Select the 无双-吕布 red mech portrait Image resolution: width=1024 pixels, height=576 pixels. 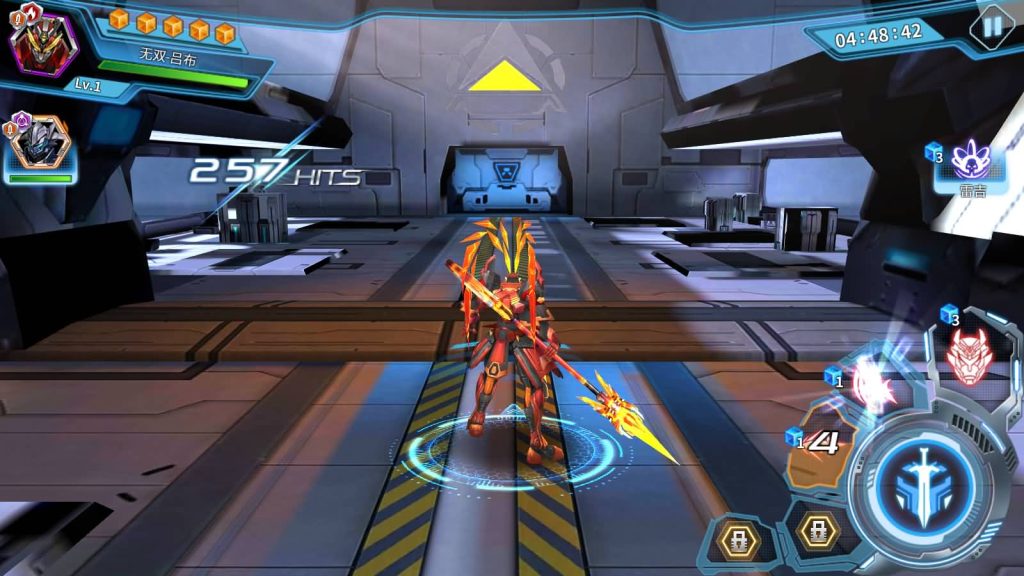point(43,45)
